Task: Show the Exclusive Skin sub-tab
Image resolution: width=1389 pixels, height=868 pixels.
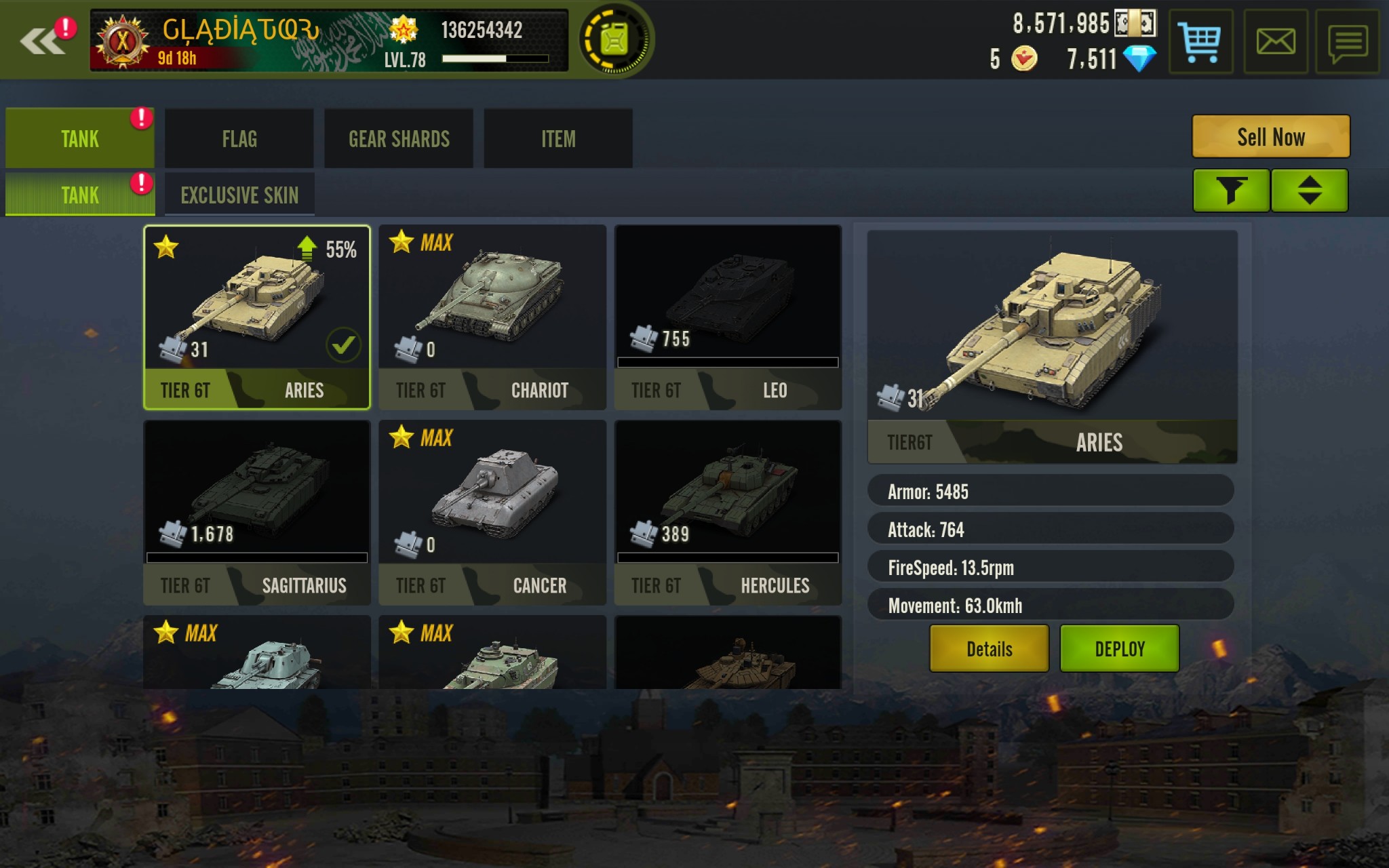Action: pyautogui.click(x=239, y=195)
